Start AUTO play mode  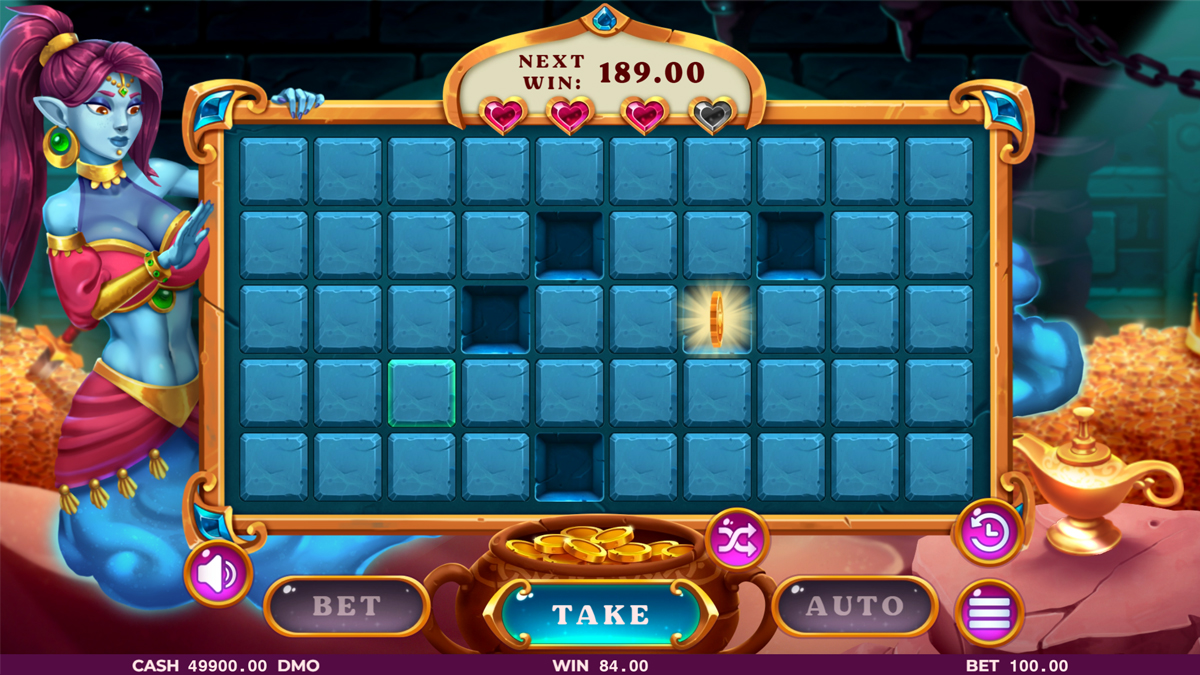click(855, 606)
